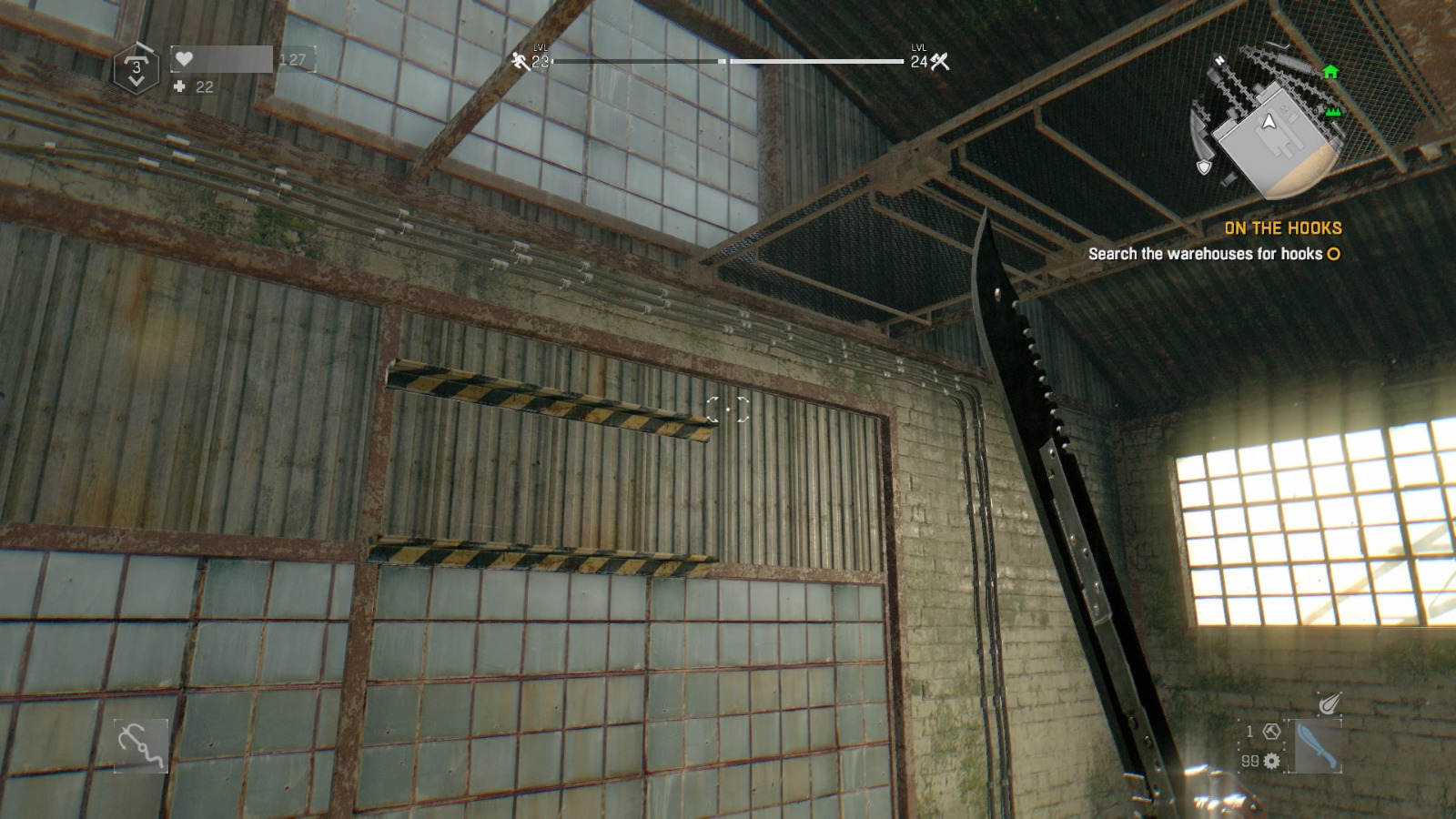Select the "ON THE HOOKS" quest title

click(1283, 230)
